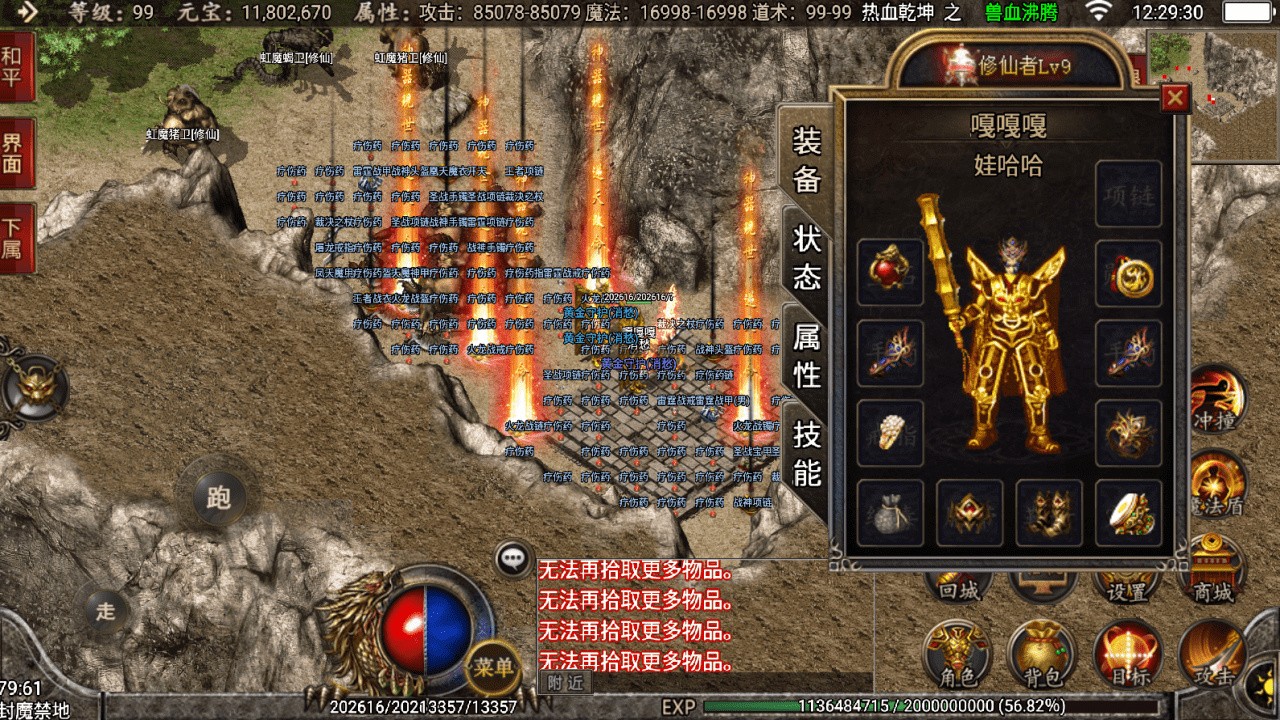The width and height of the screenshot is (1280, 720).
Task: Close the character equipment panel
Action: click(x=1175, y=98)
